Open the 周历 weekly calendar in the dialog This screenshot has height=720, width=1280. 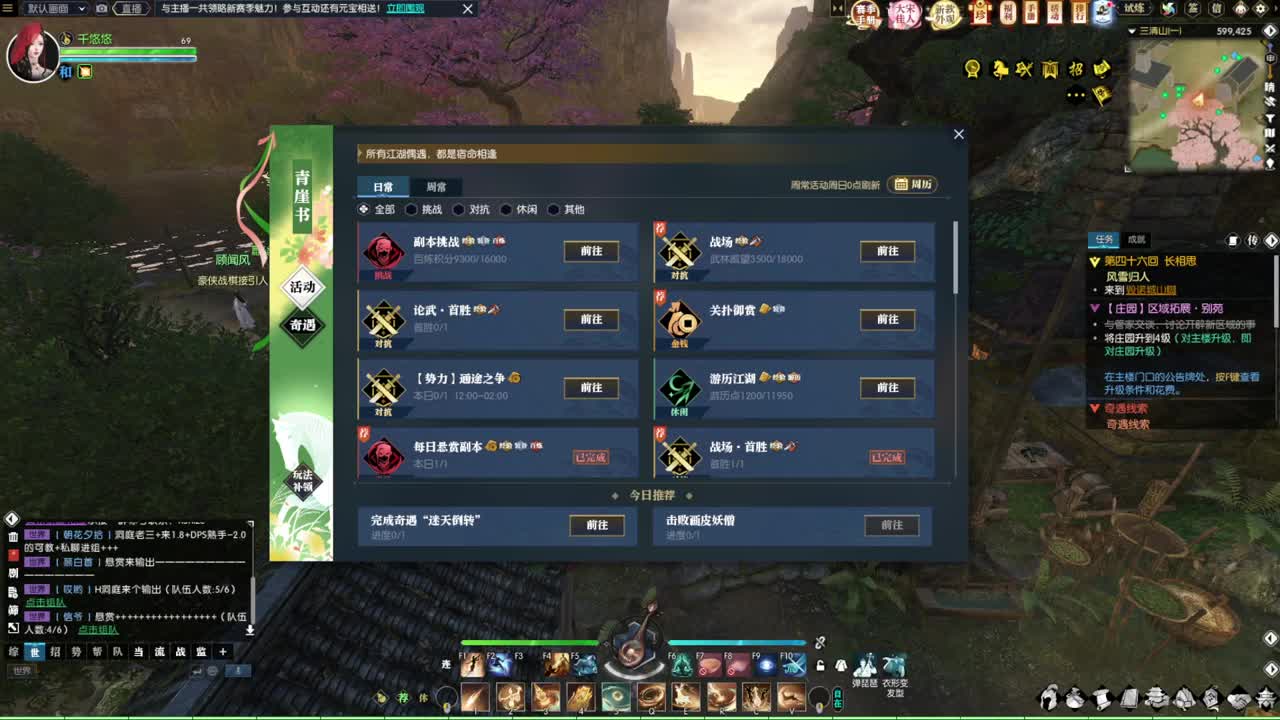click(911, 184)
